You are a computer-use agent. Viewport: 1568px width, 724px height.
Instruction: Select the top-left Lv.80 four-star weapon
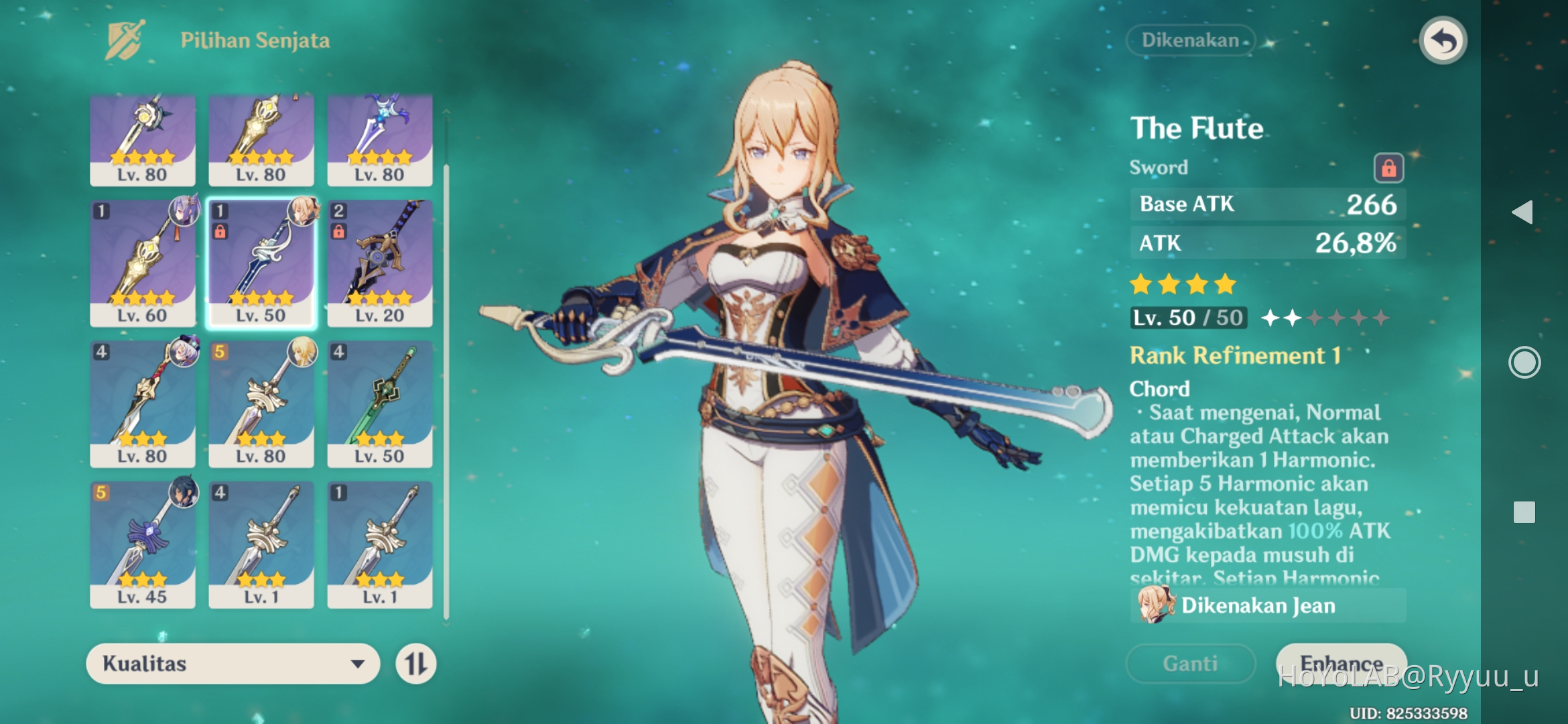(142, 137)
